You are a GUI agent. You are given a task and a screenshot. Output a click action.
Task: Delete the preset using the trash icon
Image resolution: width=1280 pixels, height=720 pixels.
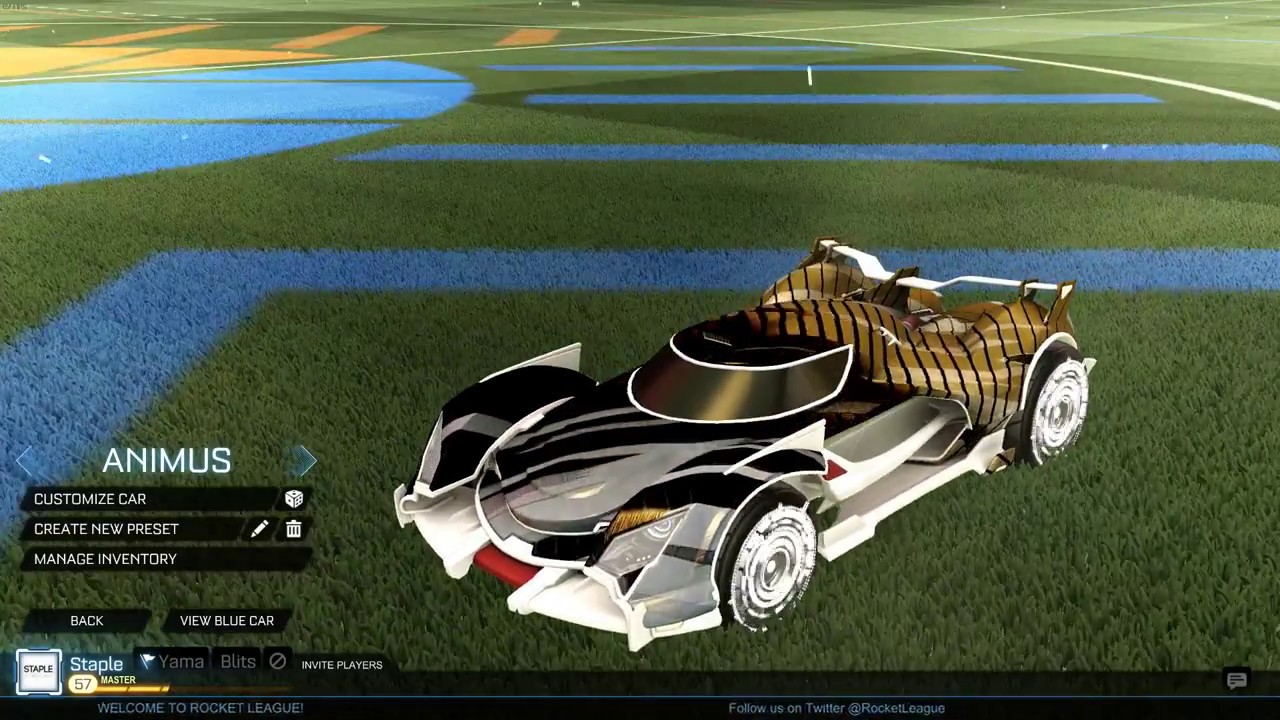pos(294,529)
